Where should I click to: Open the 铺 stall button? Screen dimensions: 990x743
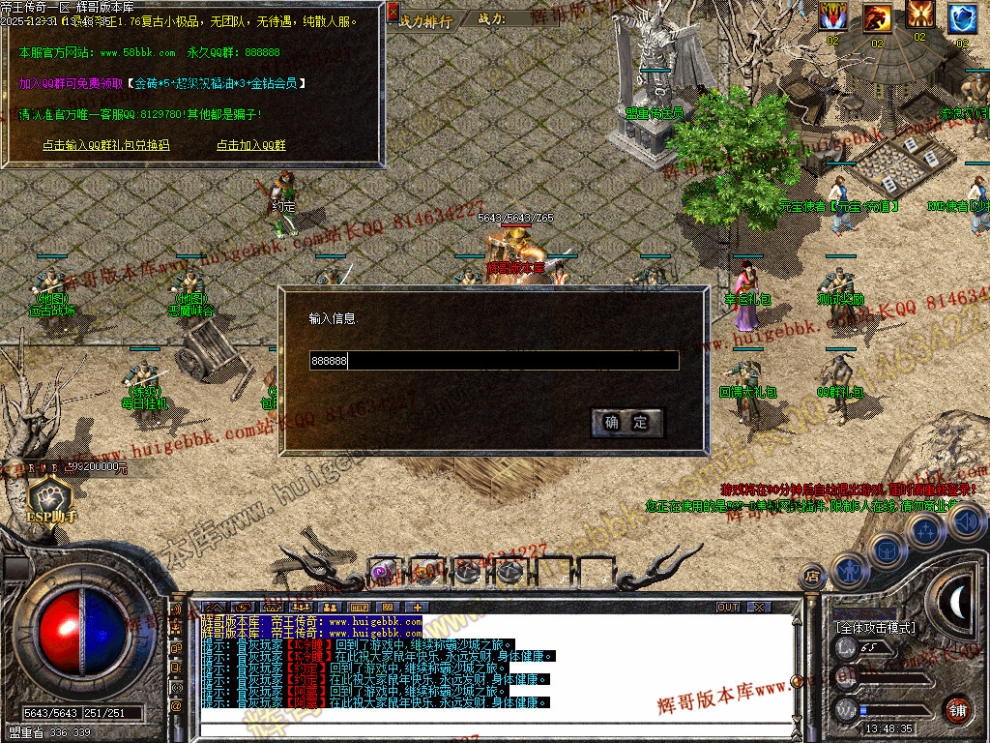tap(958, 709)
